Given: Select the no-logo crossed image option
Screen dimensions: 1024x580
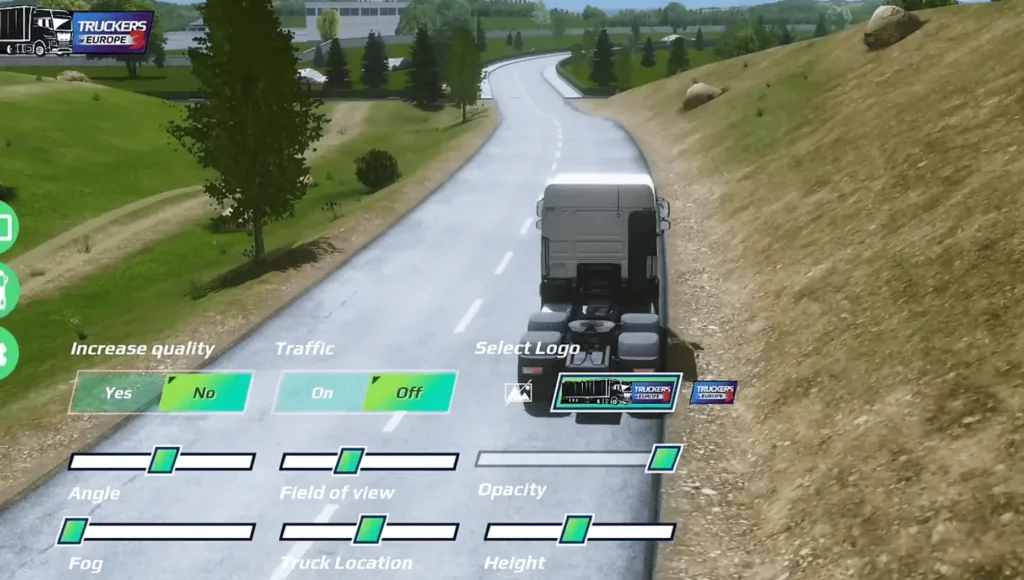Looking at the screenshot, I should pos(518,393).
